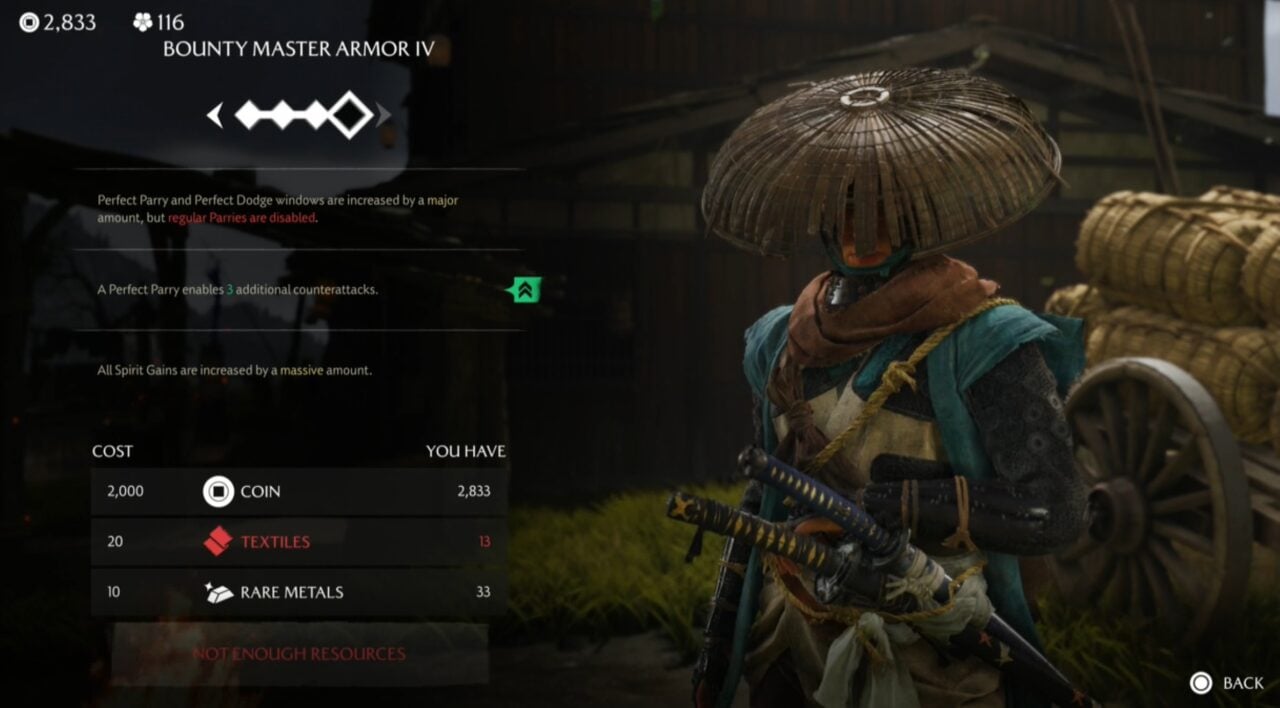Select the highlighted fourth upgrade tier diamond
The height and width of the screenshot is (708, 1280).
(x=350, y=115)
